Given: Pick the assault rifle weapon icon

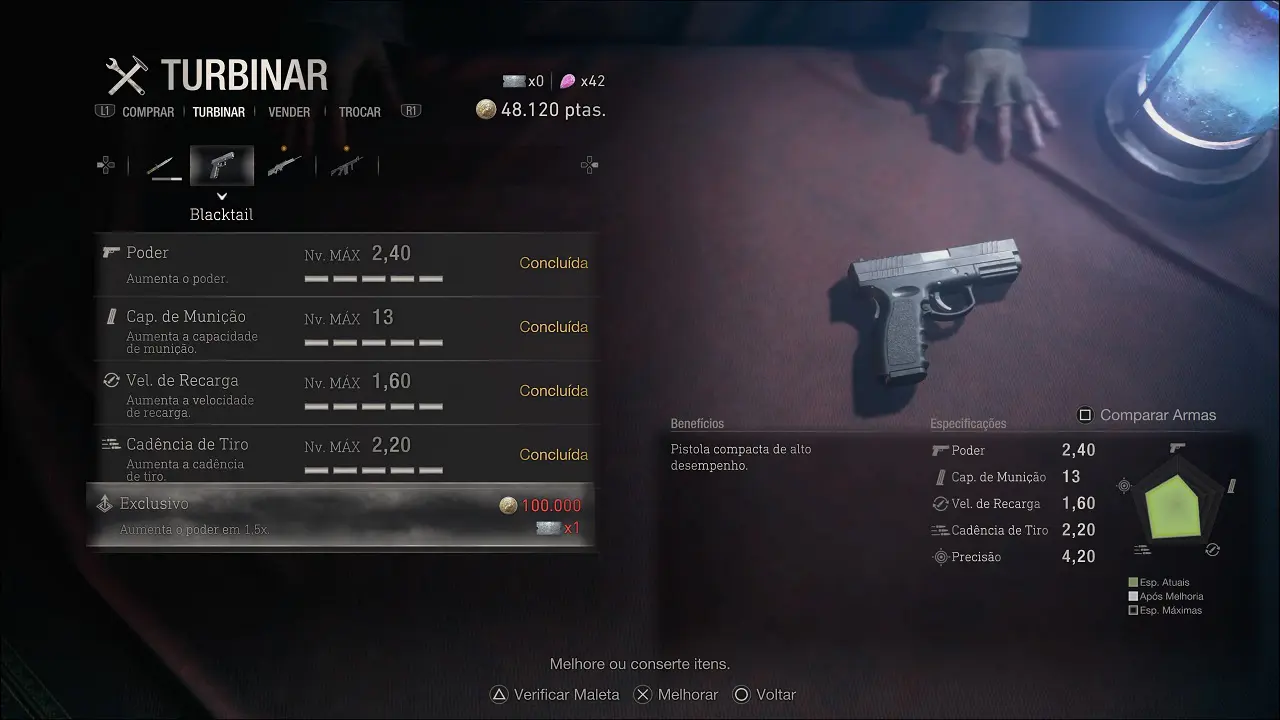Looking at the screenshot, I should click(x=347, y=166).
